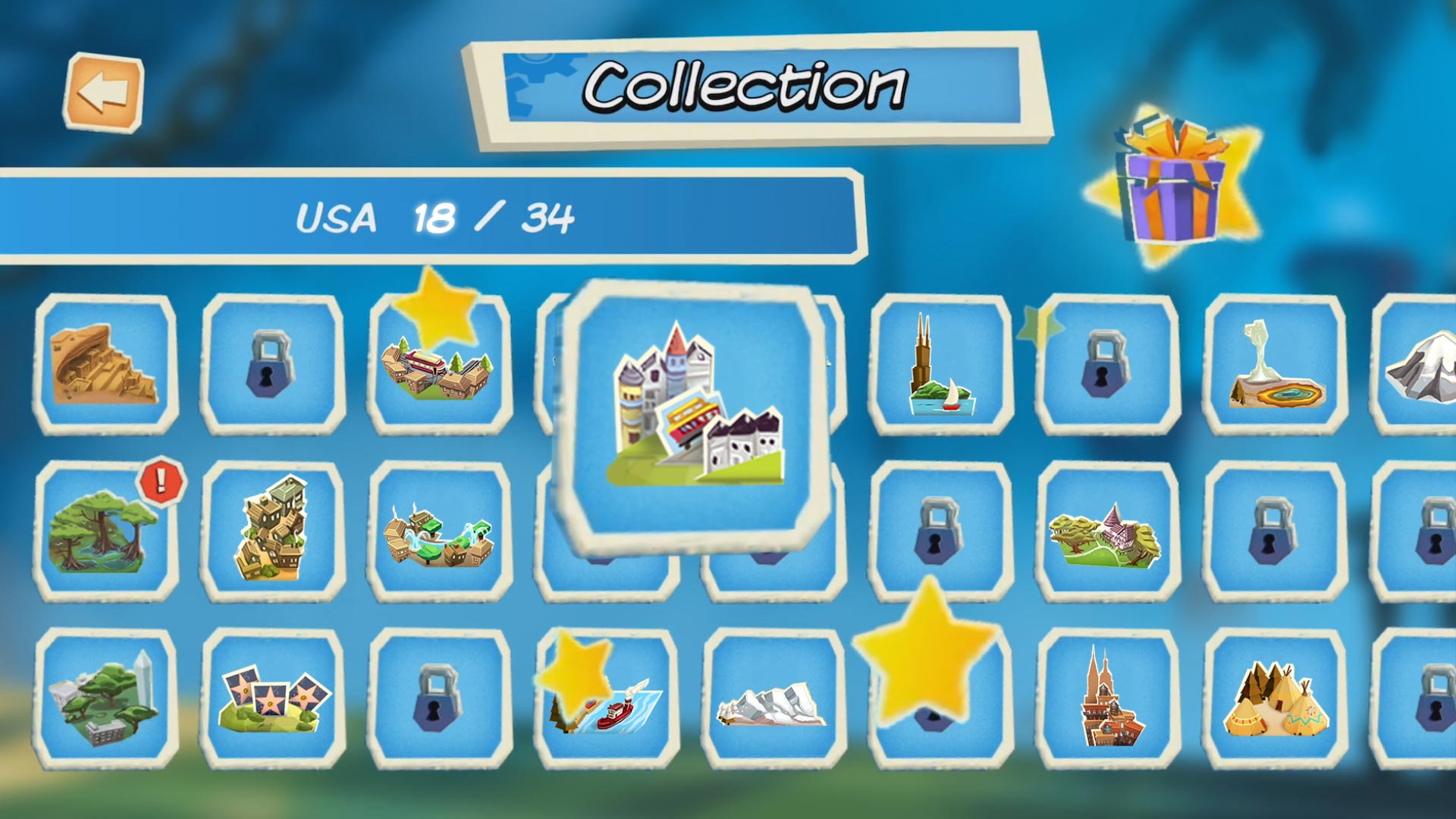
Task: Select the village with waterfalls tile
Action: click(x=439, y=532)
